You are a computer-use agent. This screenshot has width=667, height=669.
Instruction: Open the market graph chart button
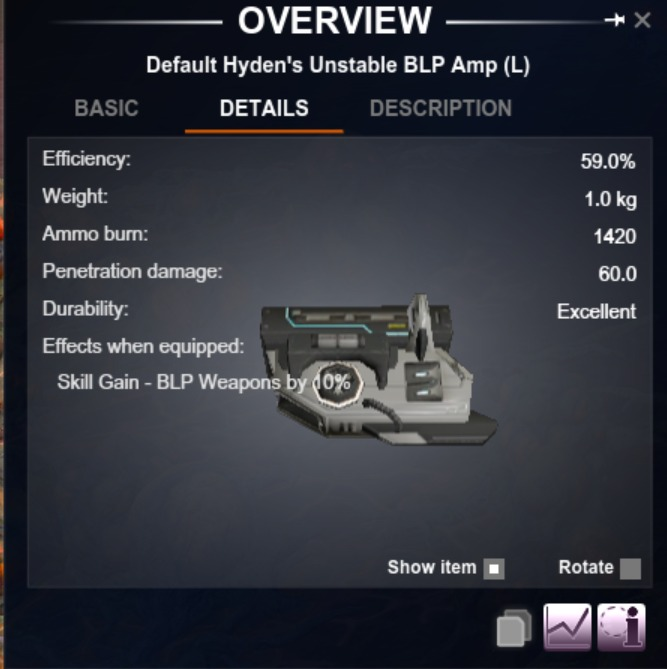[x=567, y=628]
